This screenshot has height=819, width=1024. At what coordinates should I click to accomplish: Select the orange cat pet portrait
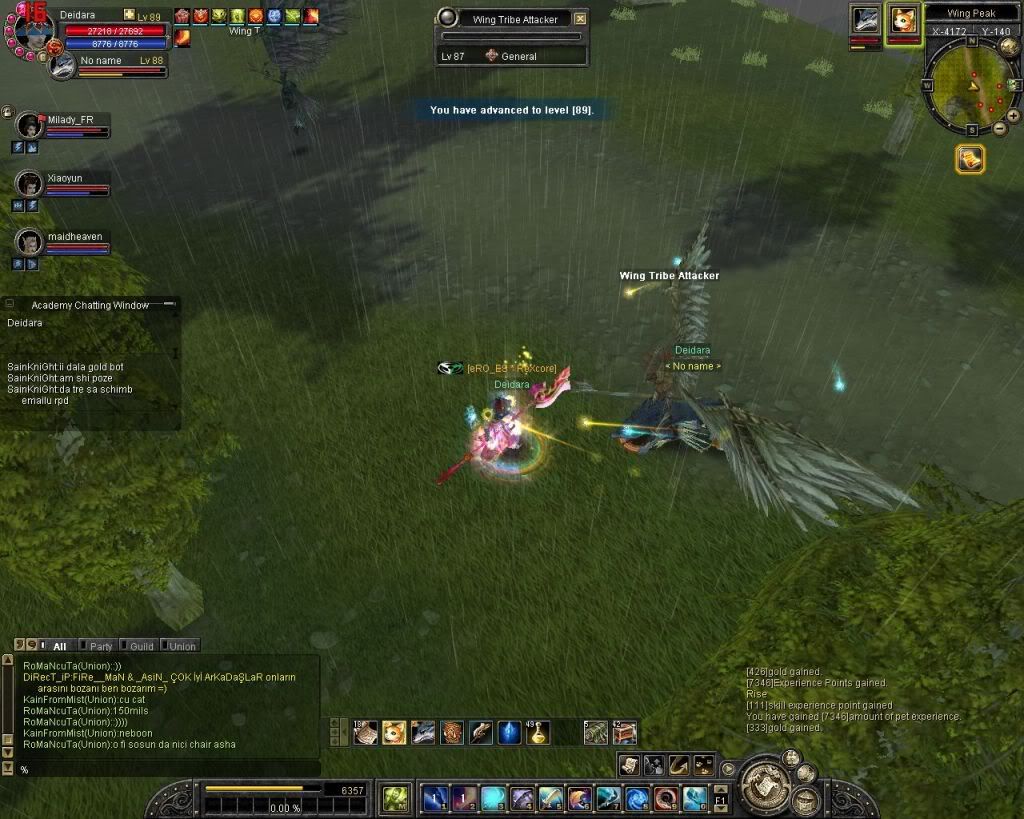(x=904, y=20)
